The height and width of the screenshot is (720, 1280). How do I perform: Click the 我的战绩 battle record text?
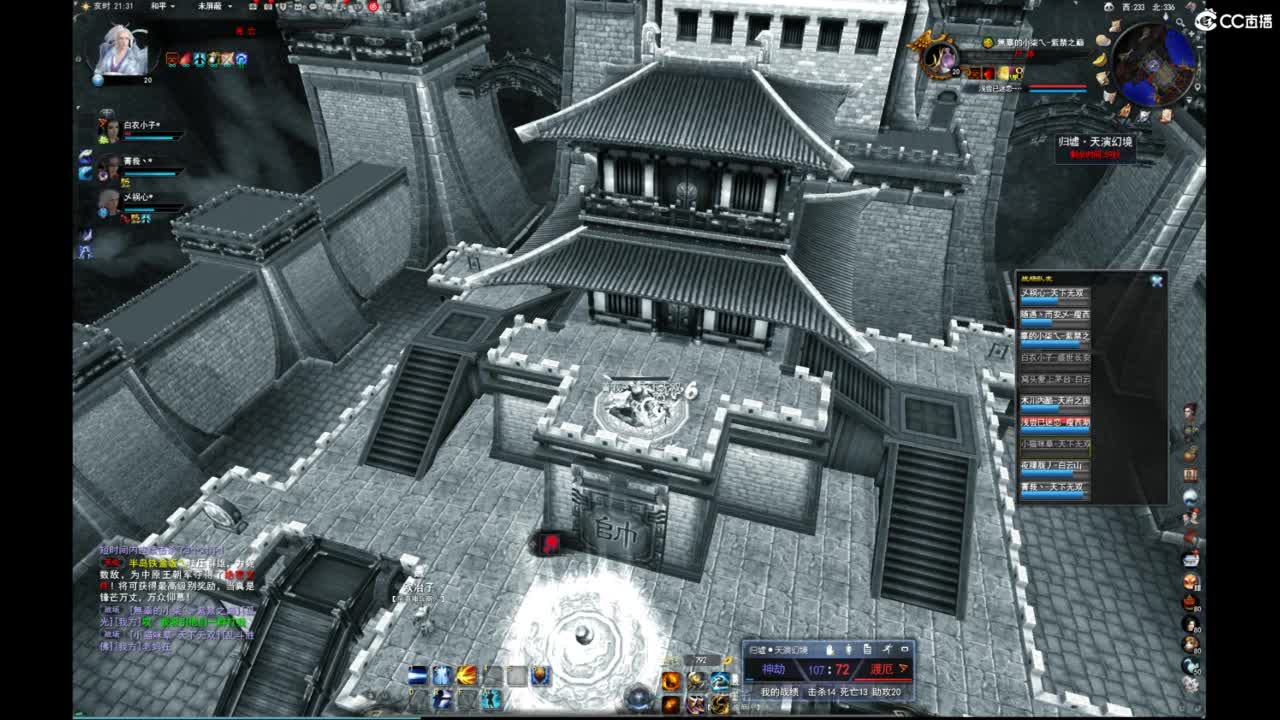coord(782,691)
